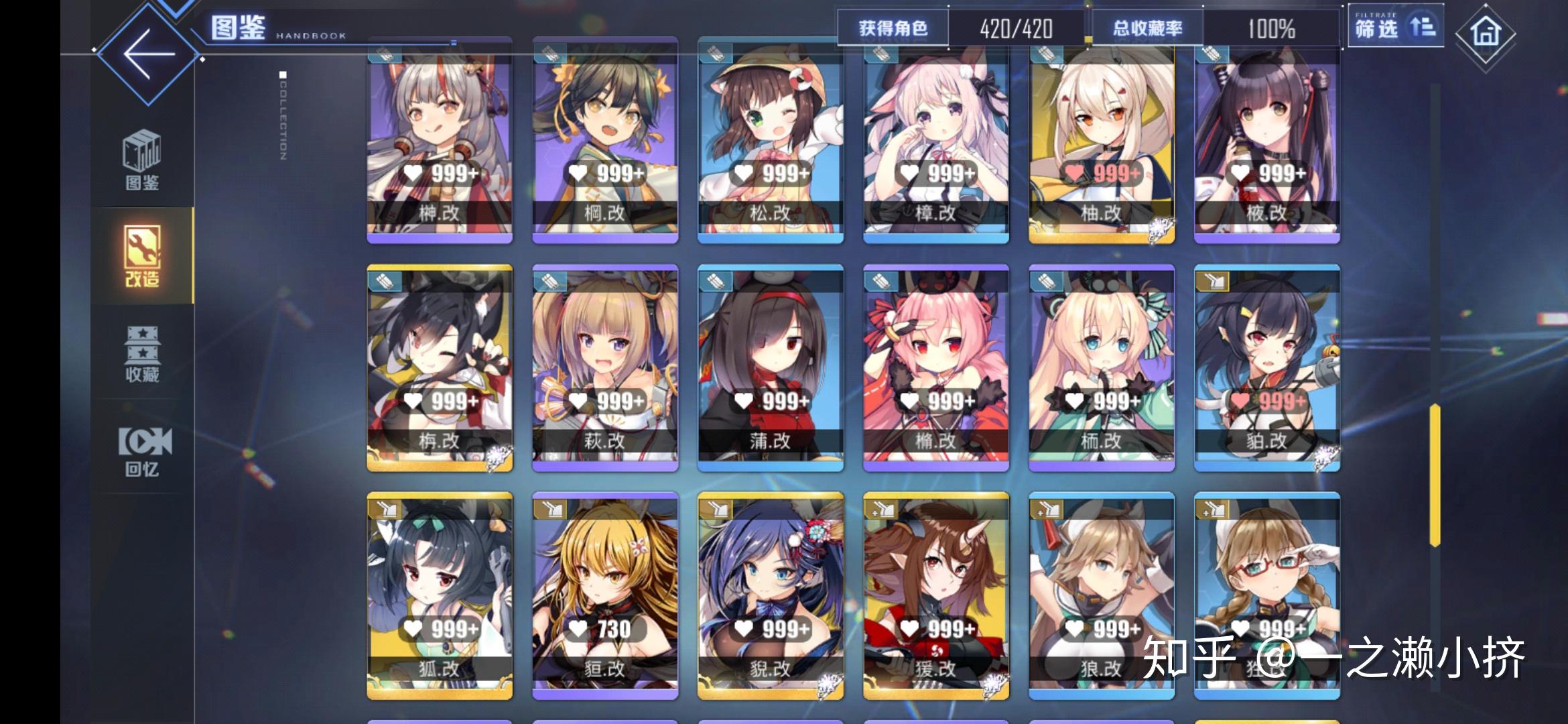Viewport: 1568px width, 724px height.
Task: Open the 狐.改 character card
Action: pyautogui.click(x=440, y=595)
